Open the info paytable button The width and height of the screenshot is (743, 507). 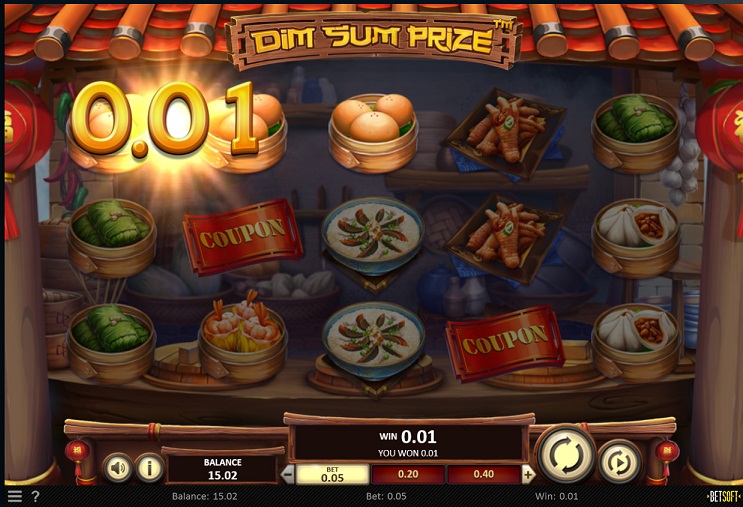click(149, 467)
